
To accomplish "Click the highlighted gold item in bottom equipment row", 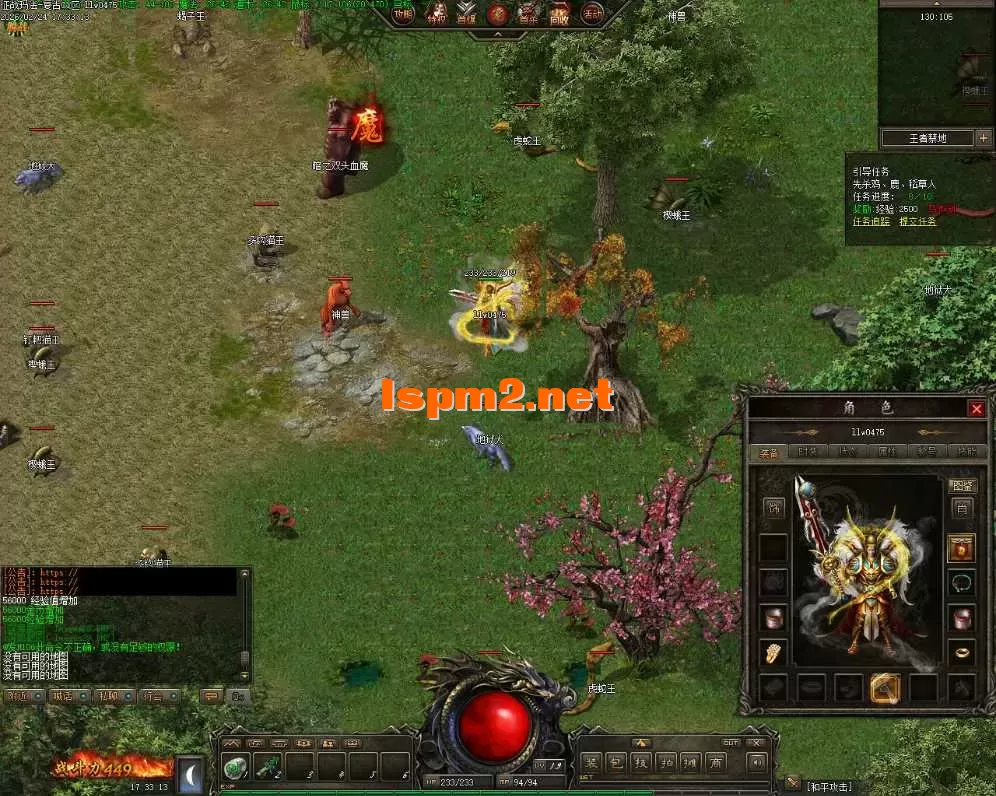I will pos(886,687).
